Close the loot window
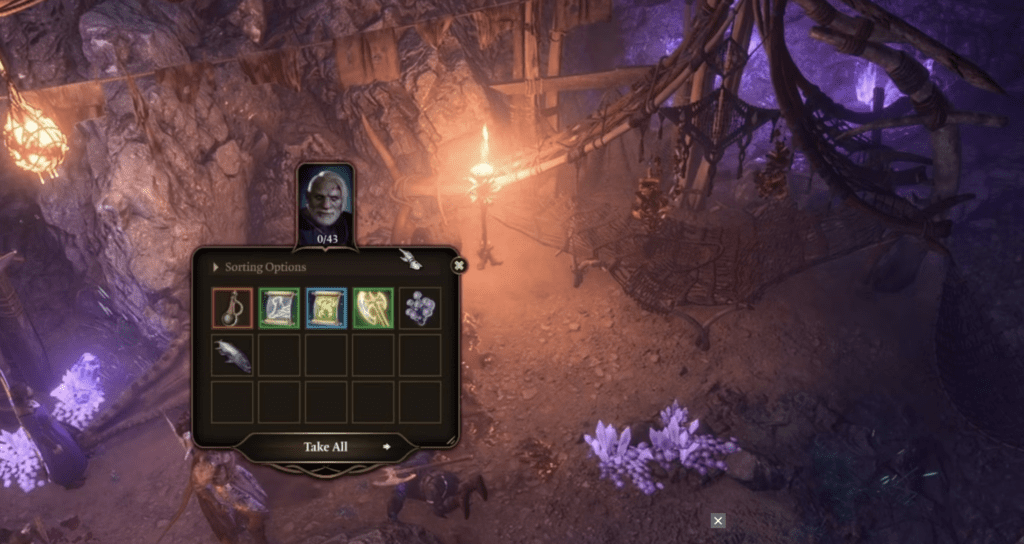The width and height of the screenshot is (1024, 544). [459, 266]
